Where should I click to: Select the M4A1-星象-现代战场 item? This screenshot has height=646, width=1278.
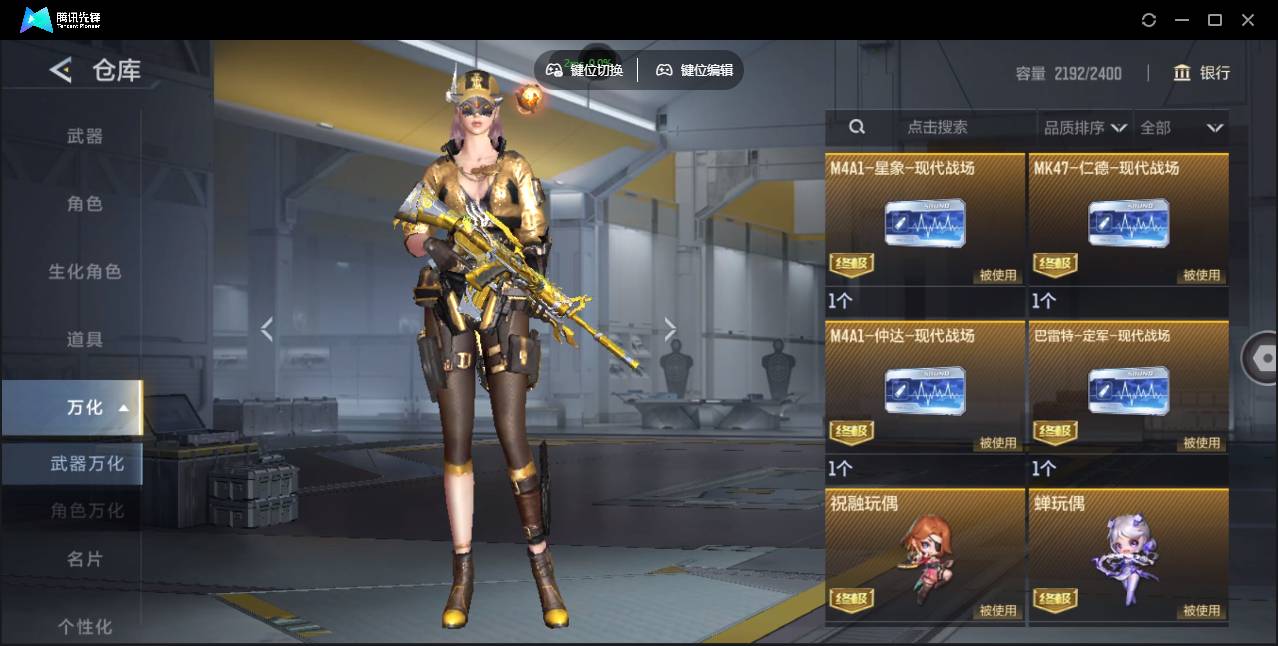click(925, 219)
